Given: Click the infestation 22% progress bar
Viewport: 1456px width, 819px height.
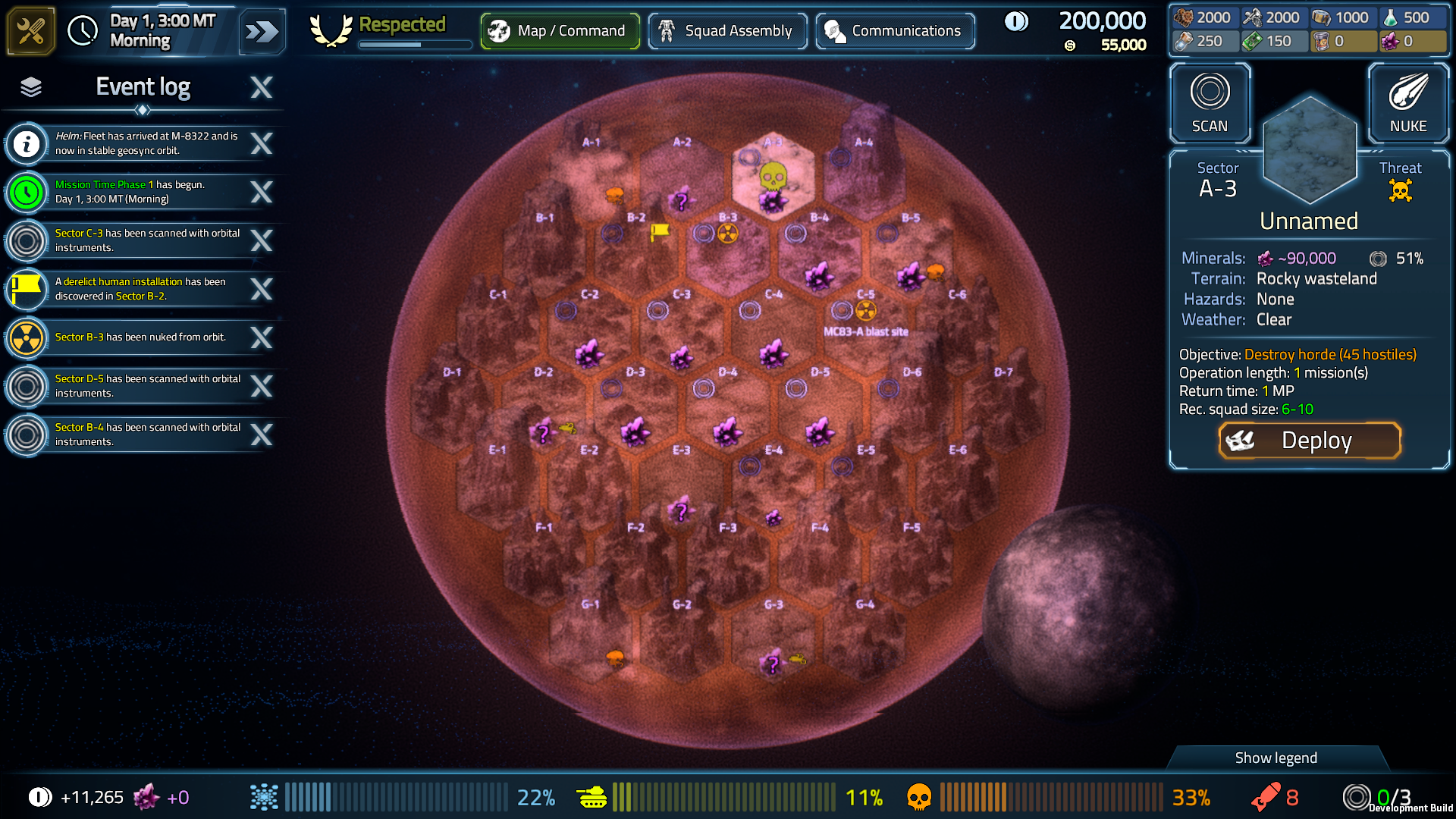Looking at the screenshot, I should tap(394, 797).
